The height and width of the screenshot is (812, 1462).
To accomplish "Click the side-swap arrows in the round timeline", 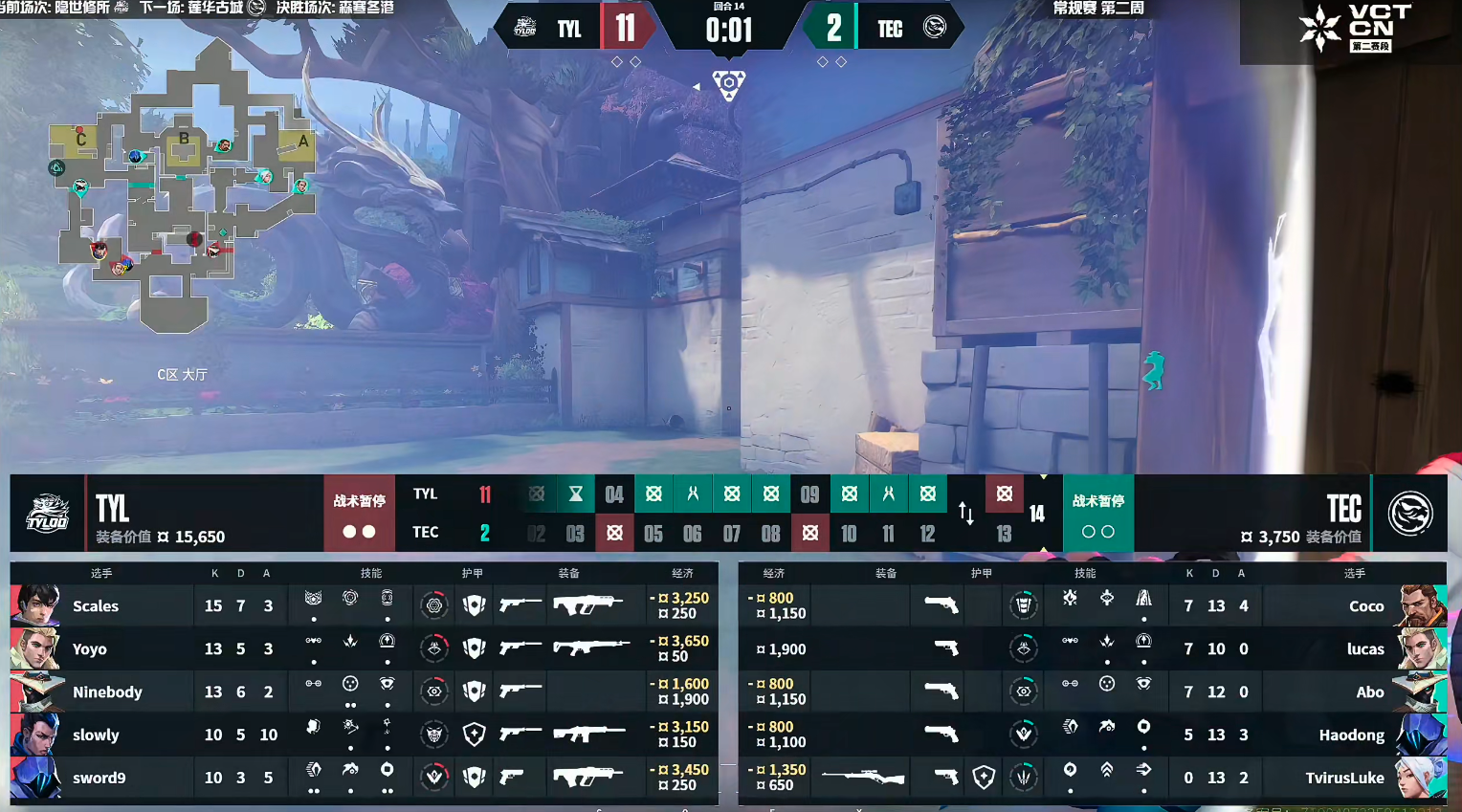I will click(966, 514).
